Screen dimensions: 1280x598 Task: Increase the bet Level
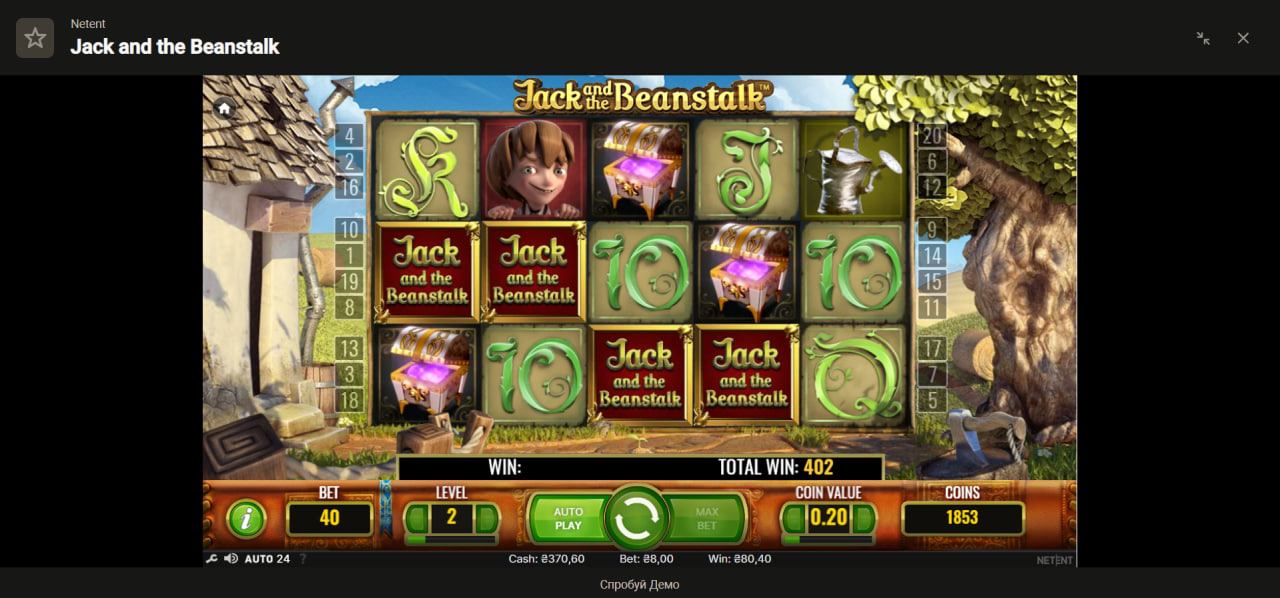click(x=487, y=518)
